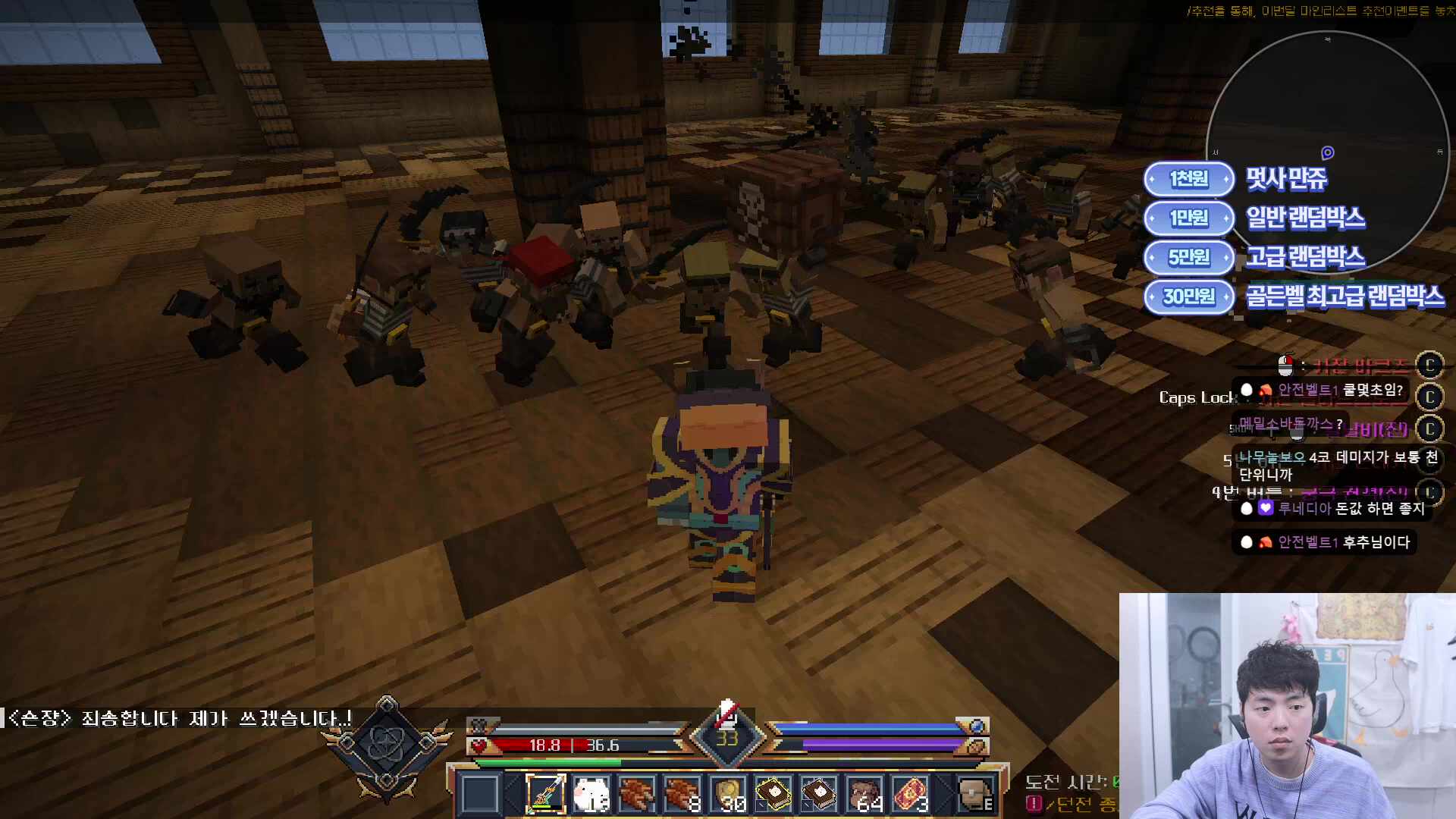The image size is (1456, 819).
Task: Open the backpack inventory icon
Action: tap(975, 794)
